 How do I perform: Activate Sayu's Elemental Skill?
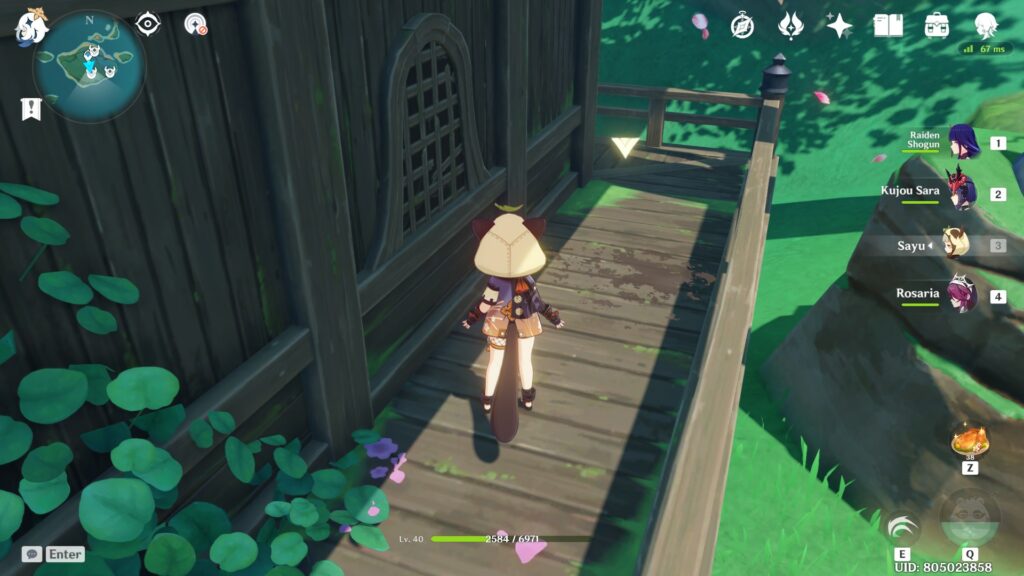point(902,529)
